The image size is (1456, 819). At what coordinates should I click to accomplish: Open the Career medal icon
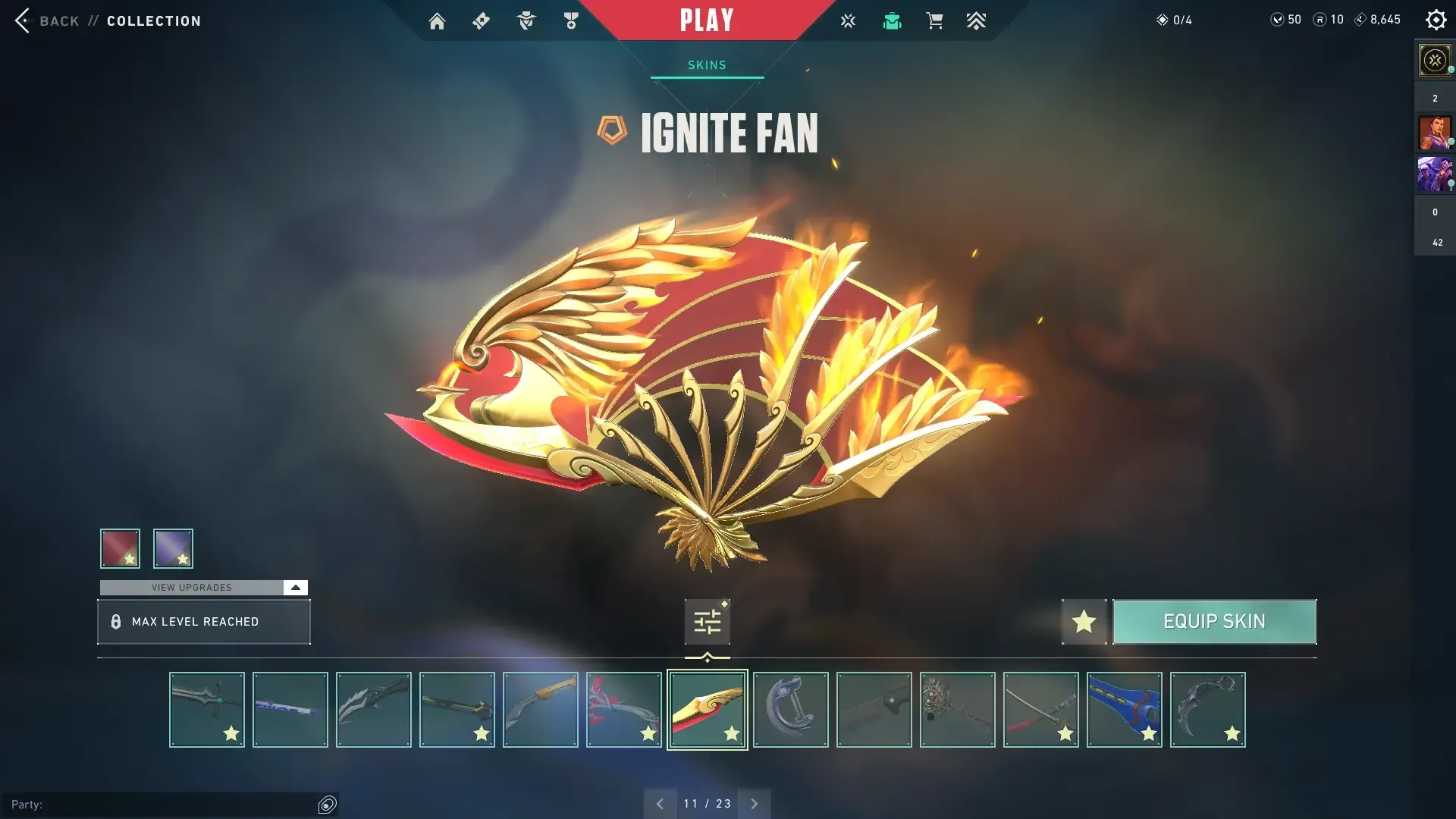tap(571, 20)
